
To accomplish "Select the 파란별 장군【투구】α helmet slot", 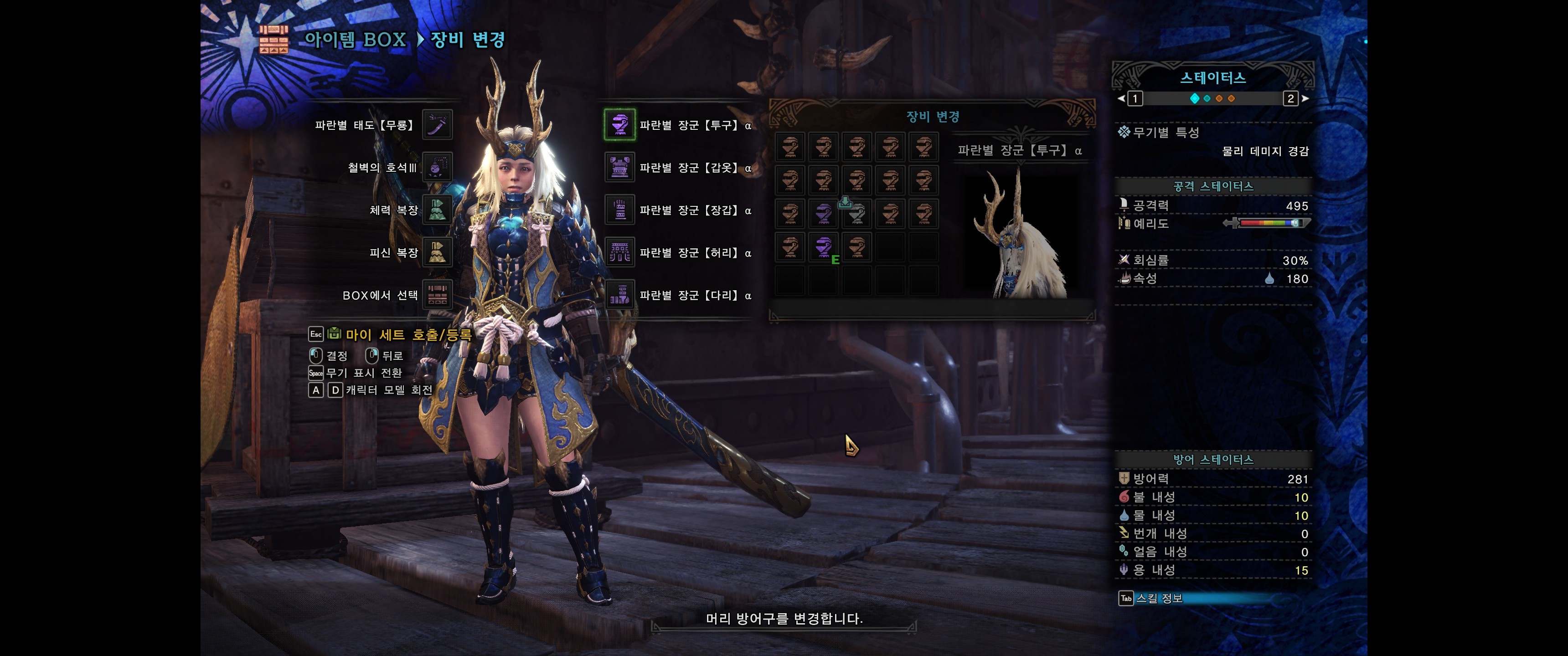I will 619,125.
